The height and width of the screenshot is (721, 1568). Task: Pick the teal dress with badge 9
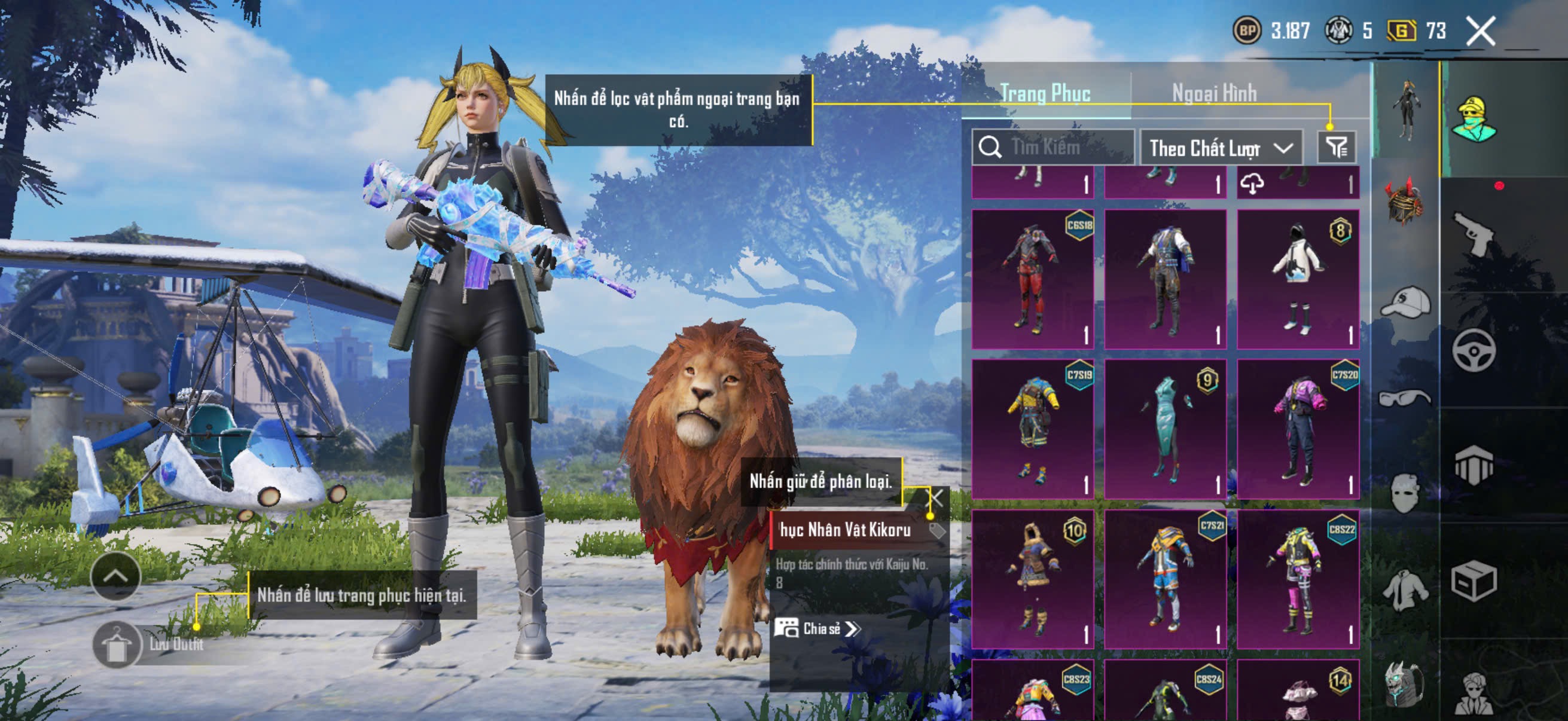tap(1165, 428)
